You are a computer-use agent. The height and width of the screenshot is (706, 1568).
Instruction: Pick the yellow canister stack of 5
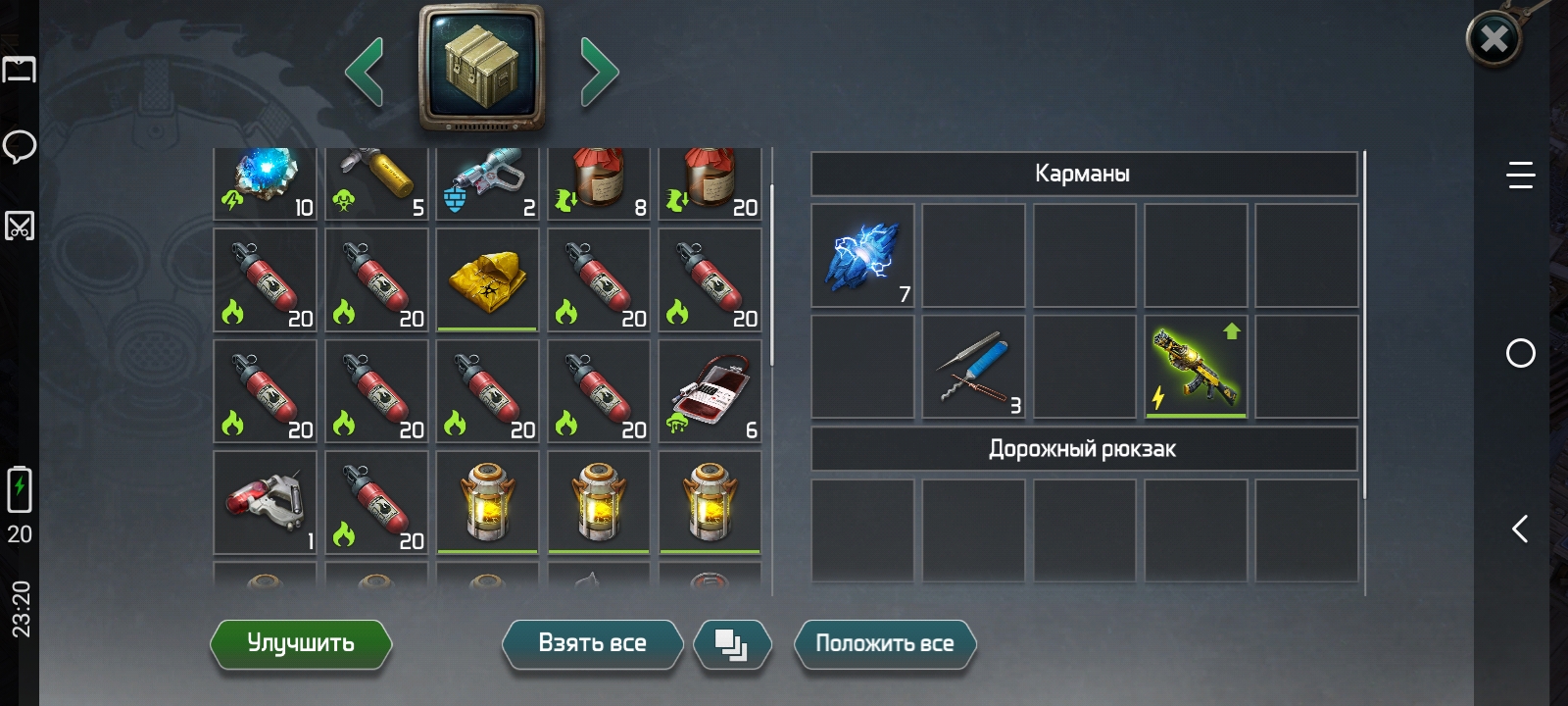[x=376, y=183]
